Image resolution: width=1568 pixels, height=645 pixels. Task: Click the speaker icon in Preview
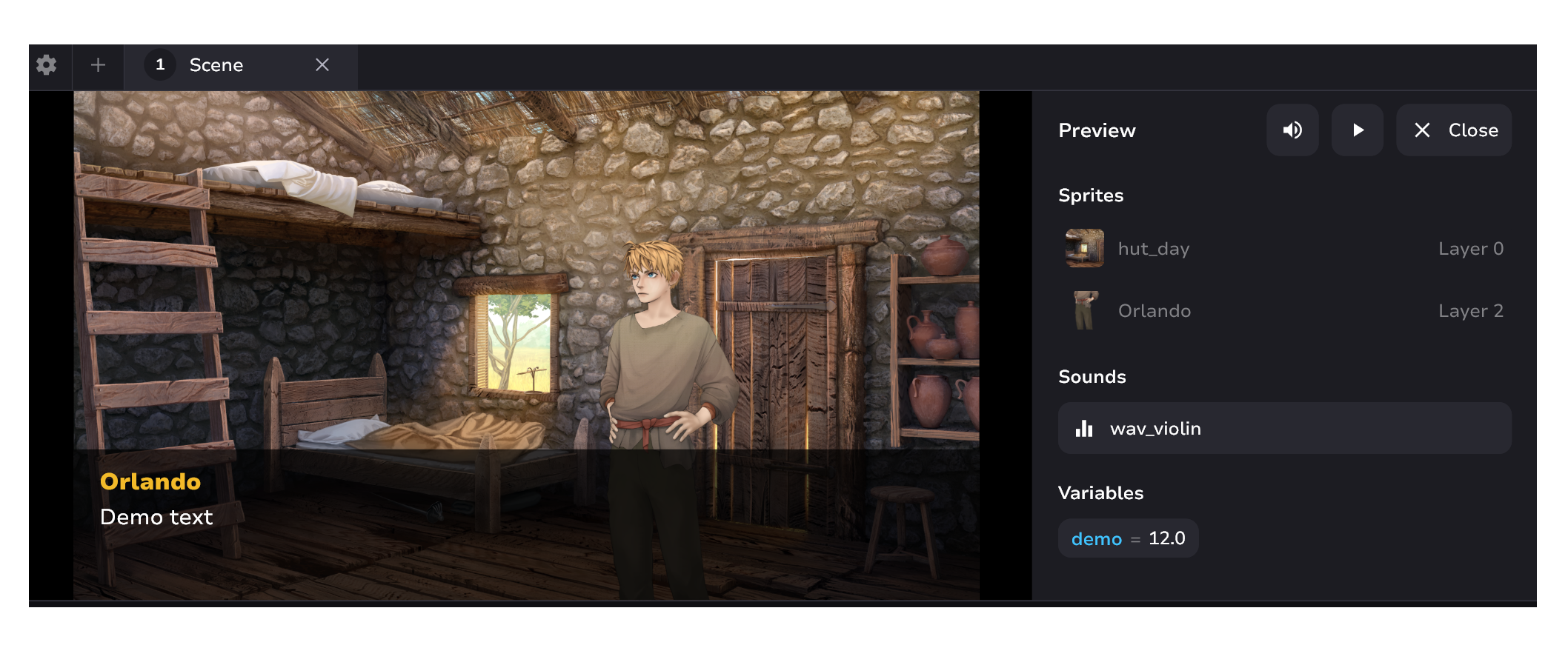point(1292,130)
